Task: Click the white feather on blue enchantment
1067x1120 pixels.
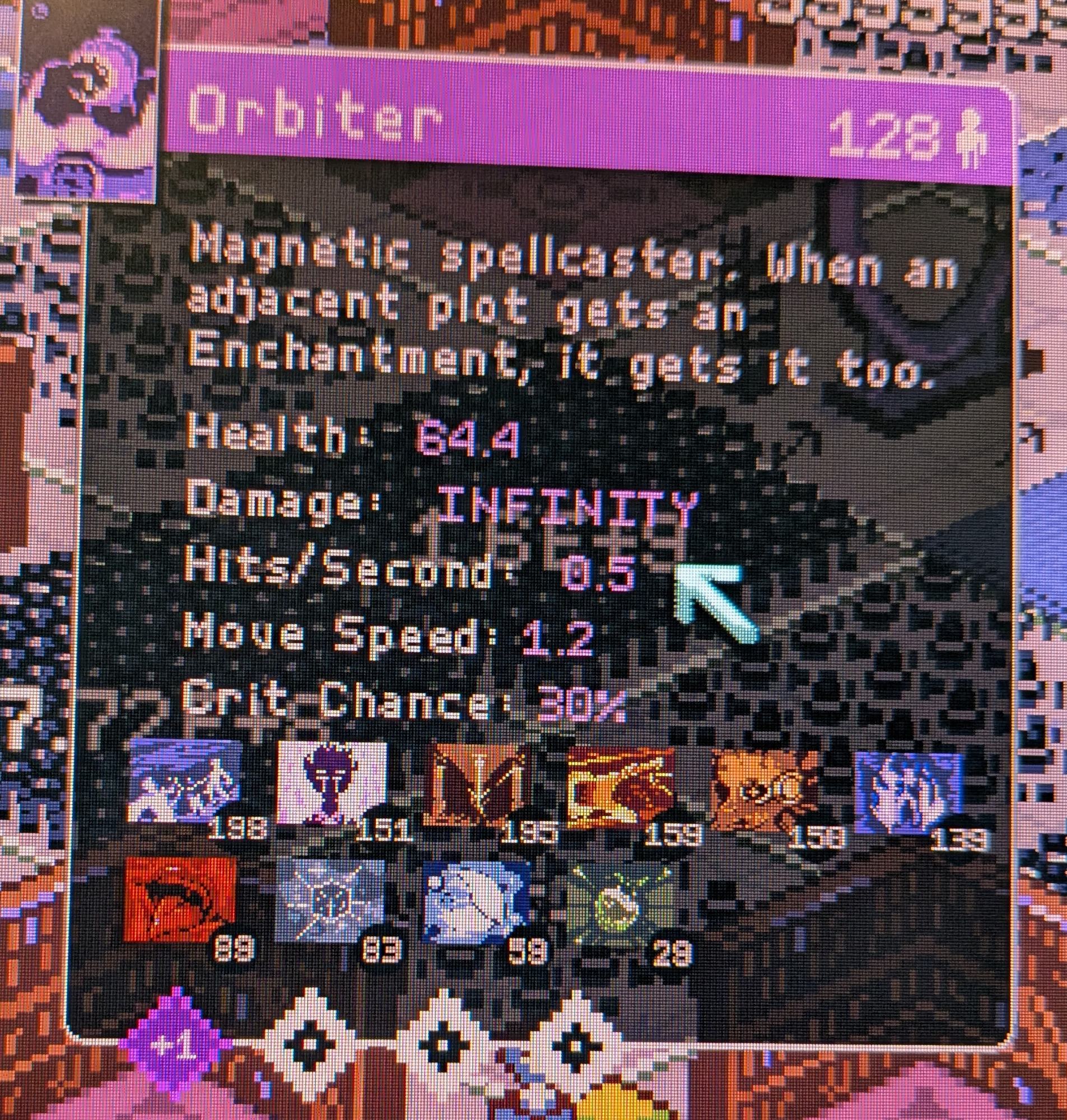Action: click(x=477, y=899)
